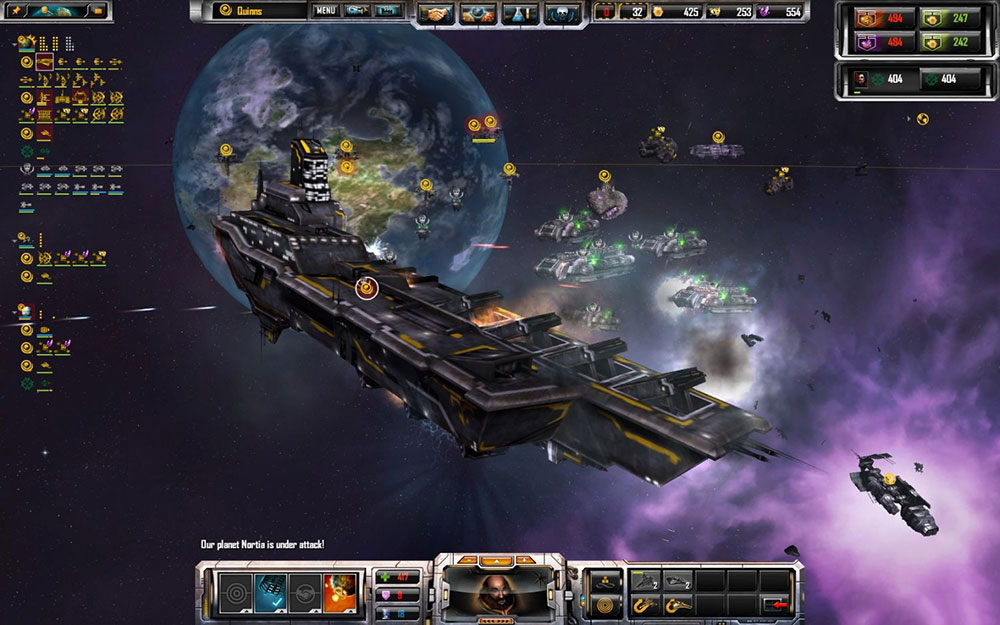Select the ship marker on the carrier deck

(x=366, y=289)
